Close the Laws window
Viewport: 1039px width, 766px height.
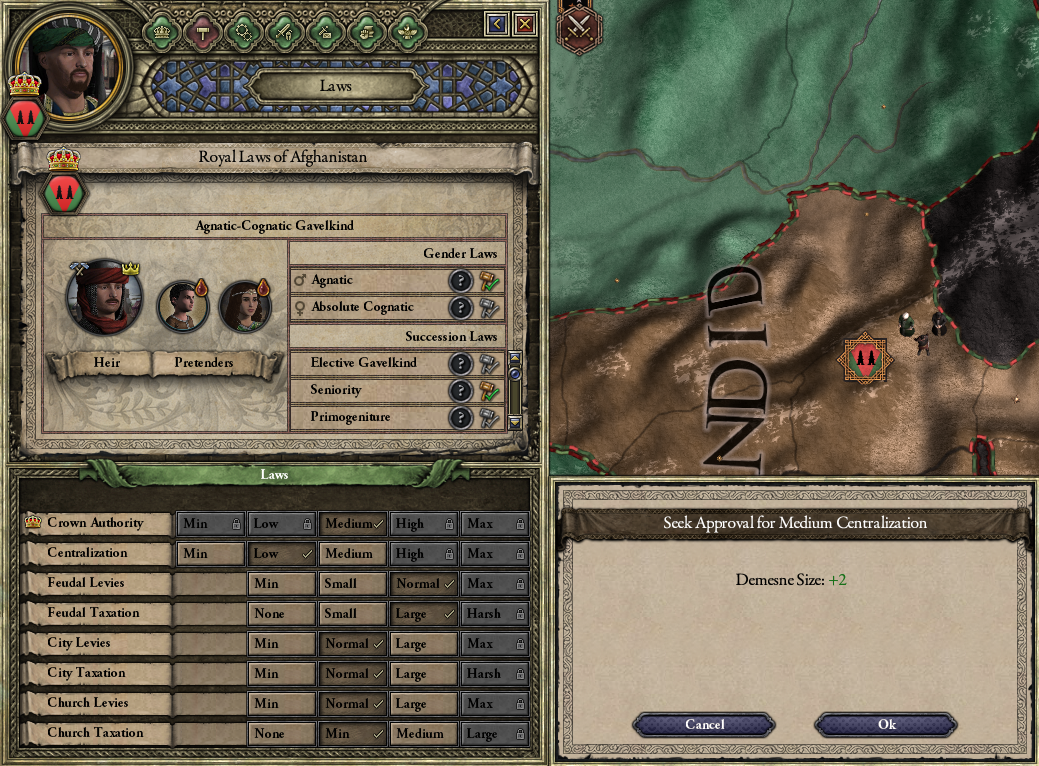click(x=524, y=24)
